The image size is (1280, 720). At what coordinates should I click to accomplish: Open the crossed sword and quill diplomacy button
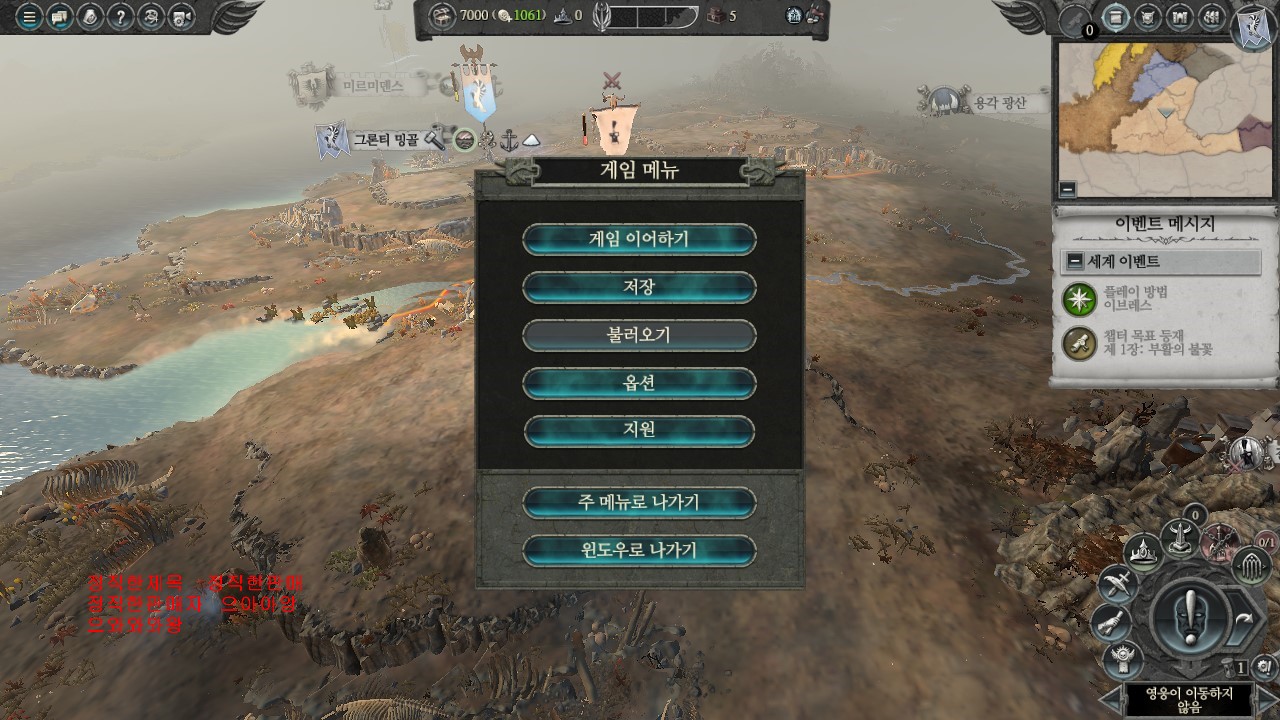[x=1116, y=584]
